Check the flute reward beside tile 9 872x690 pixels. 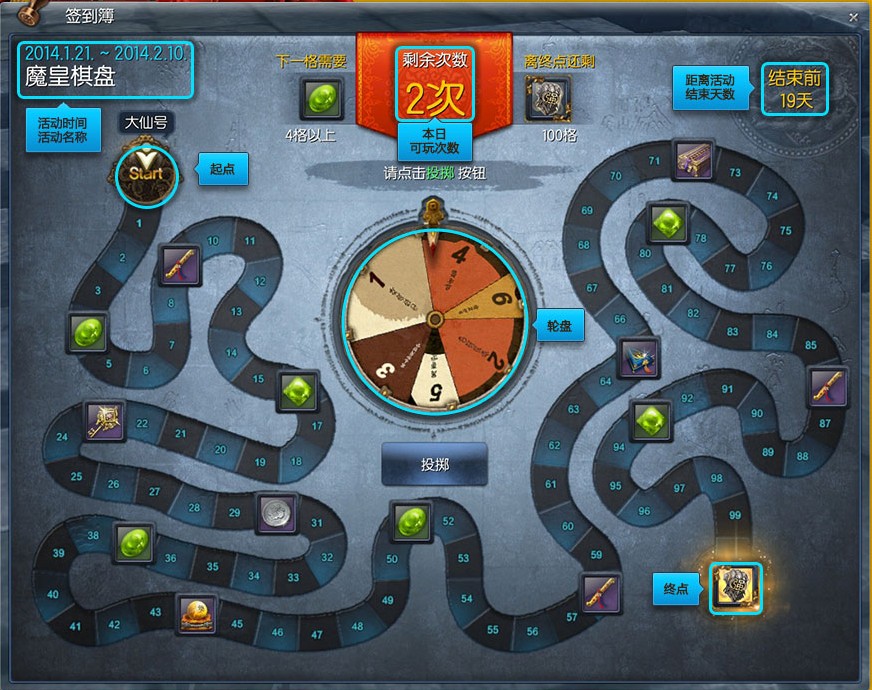[181, 266]
